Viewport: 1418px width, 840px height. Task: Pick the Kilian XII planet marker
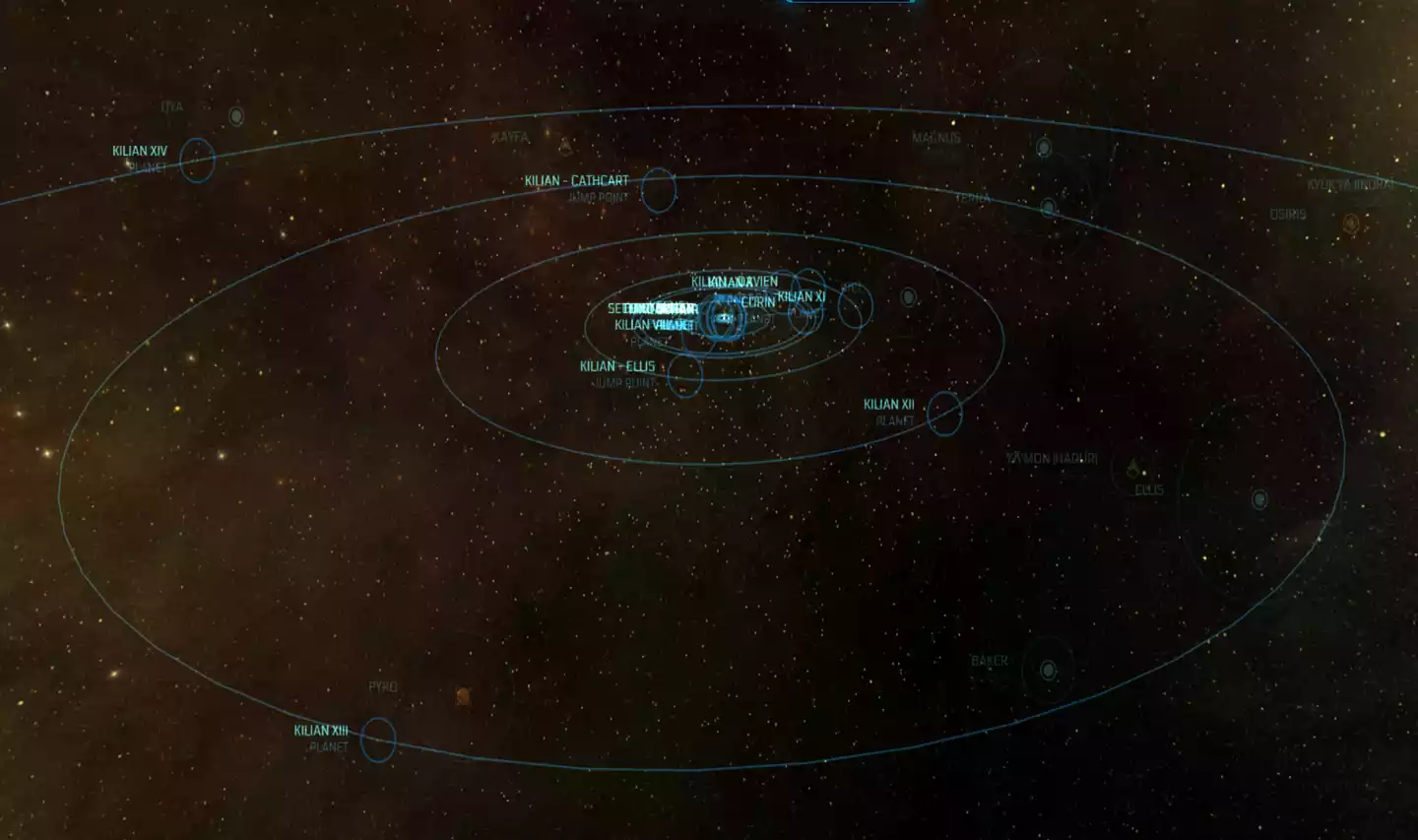coord(943,414)
